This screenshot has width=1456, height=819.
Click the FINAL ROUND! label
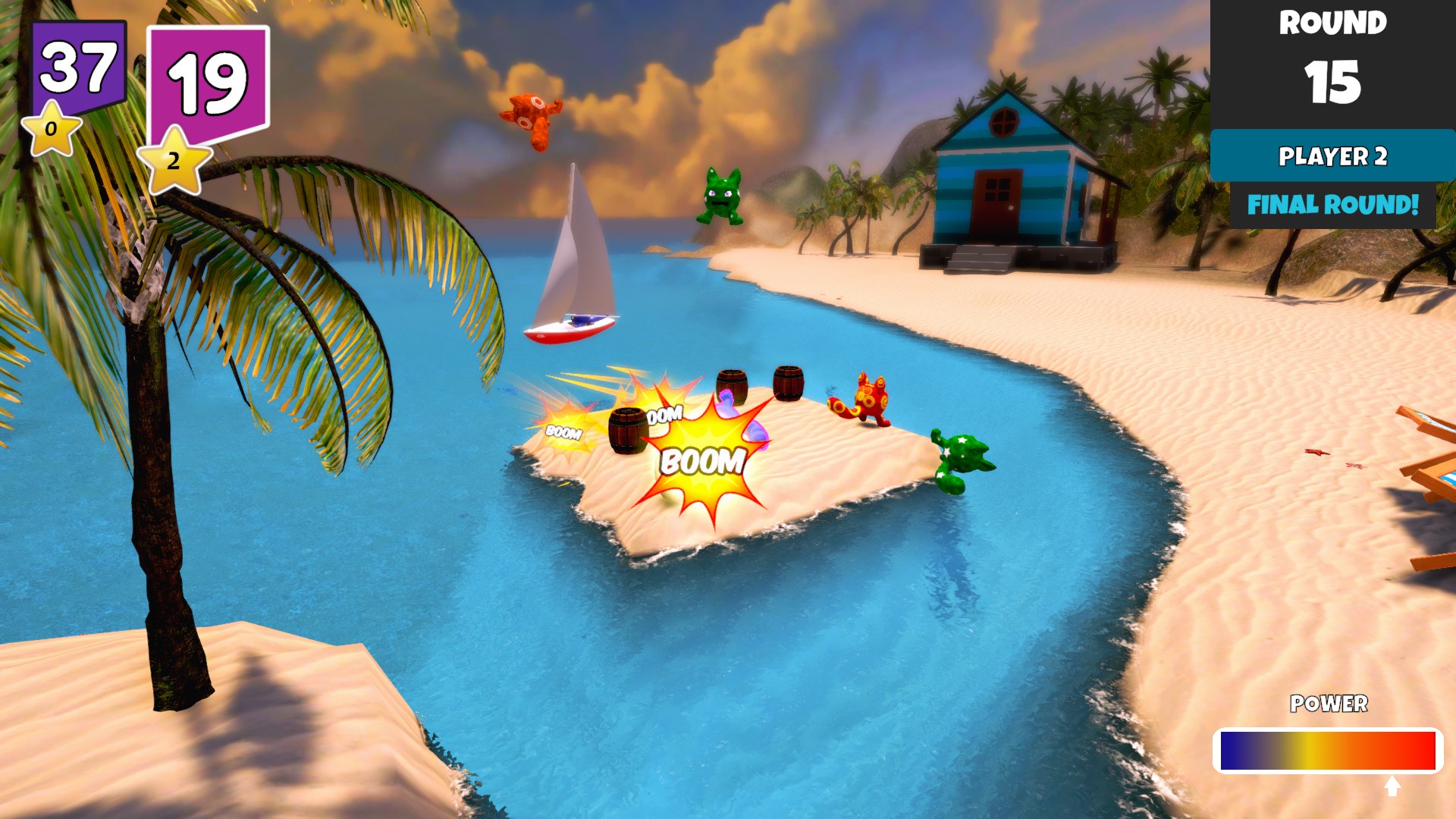(x=1332, y=205)
